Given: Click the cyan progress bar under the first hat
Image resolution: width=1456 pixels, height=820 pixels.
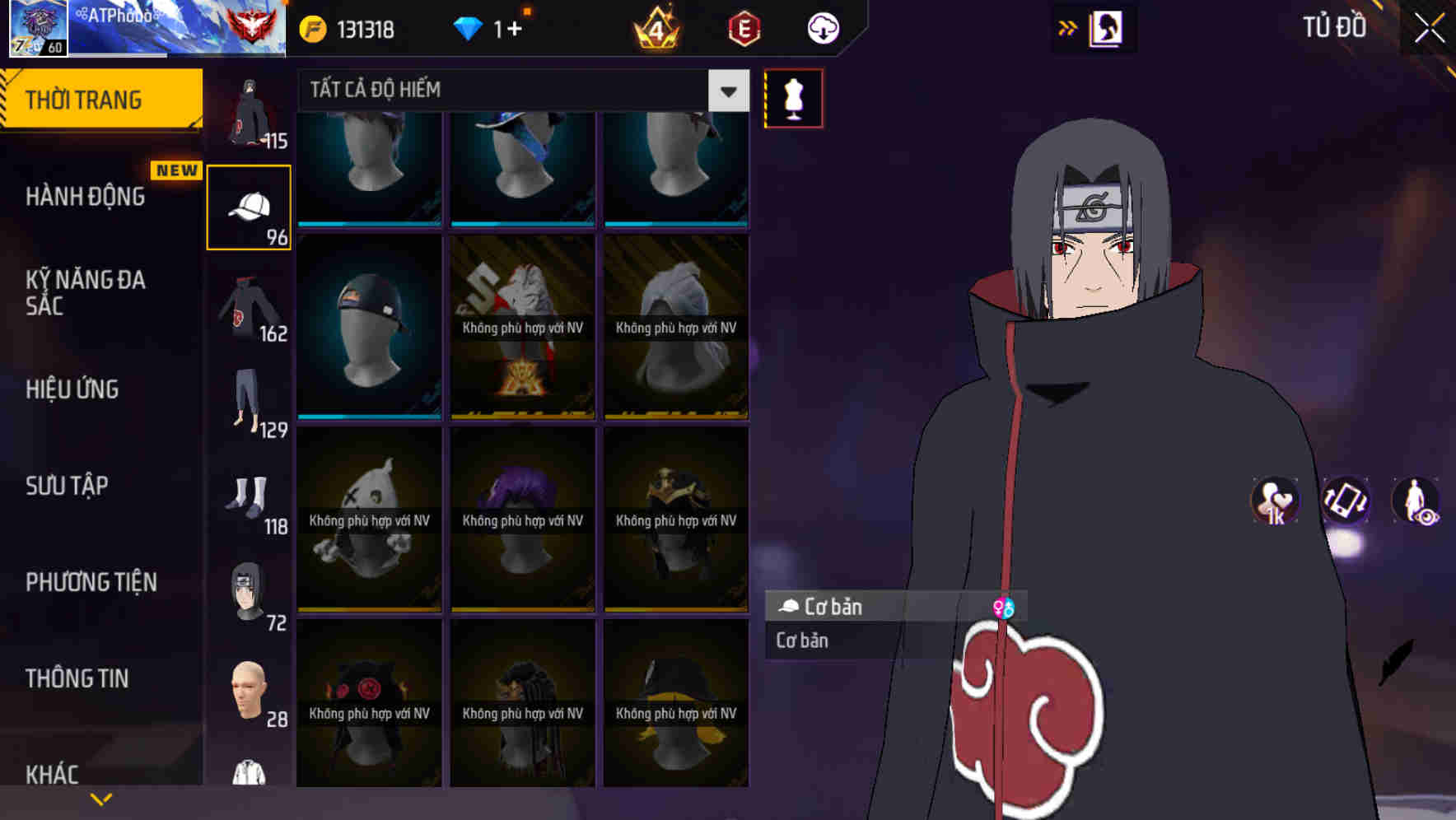Looking at the screenshot, I should (368, 223).
